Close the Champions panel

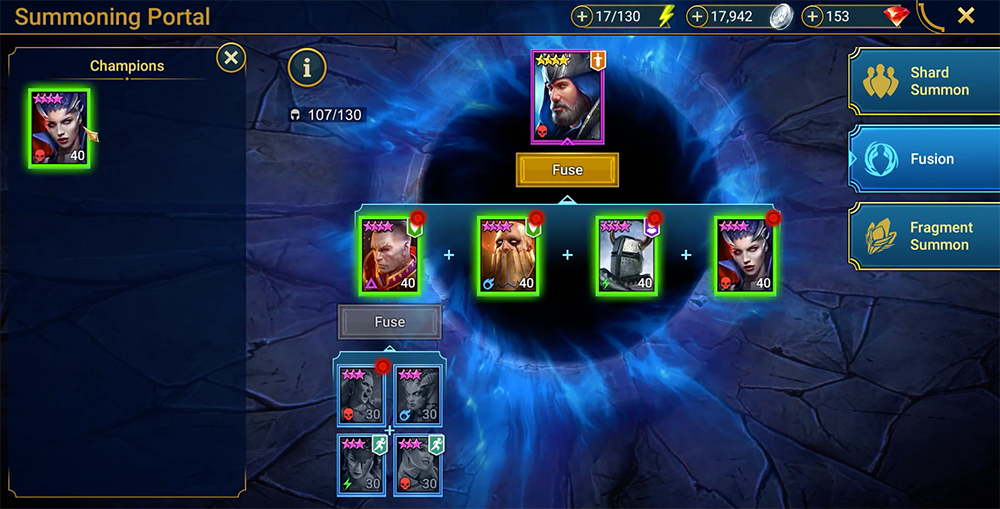(231, 58)
